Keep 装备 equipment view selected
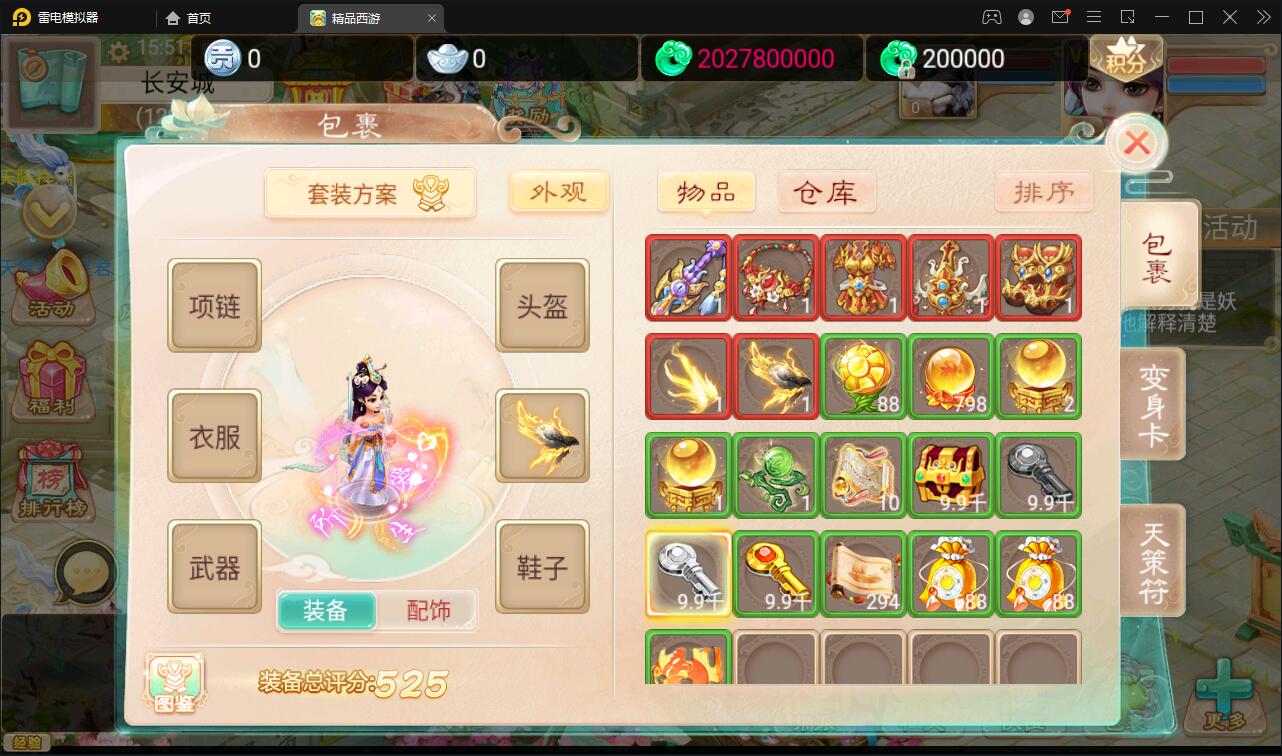Viewport: 1282px width, 756px height. click(x=328, y=610)
